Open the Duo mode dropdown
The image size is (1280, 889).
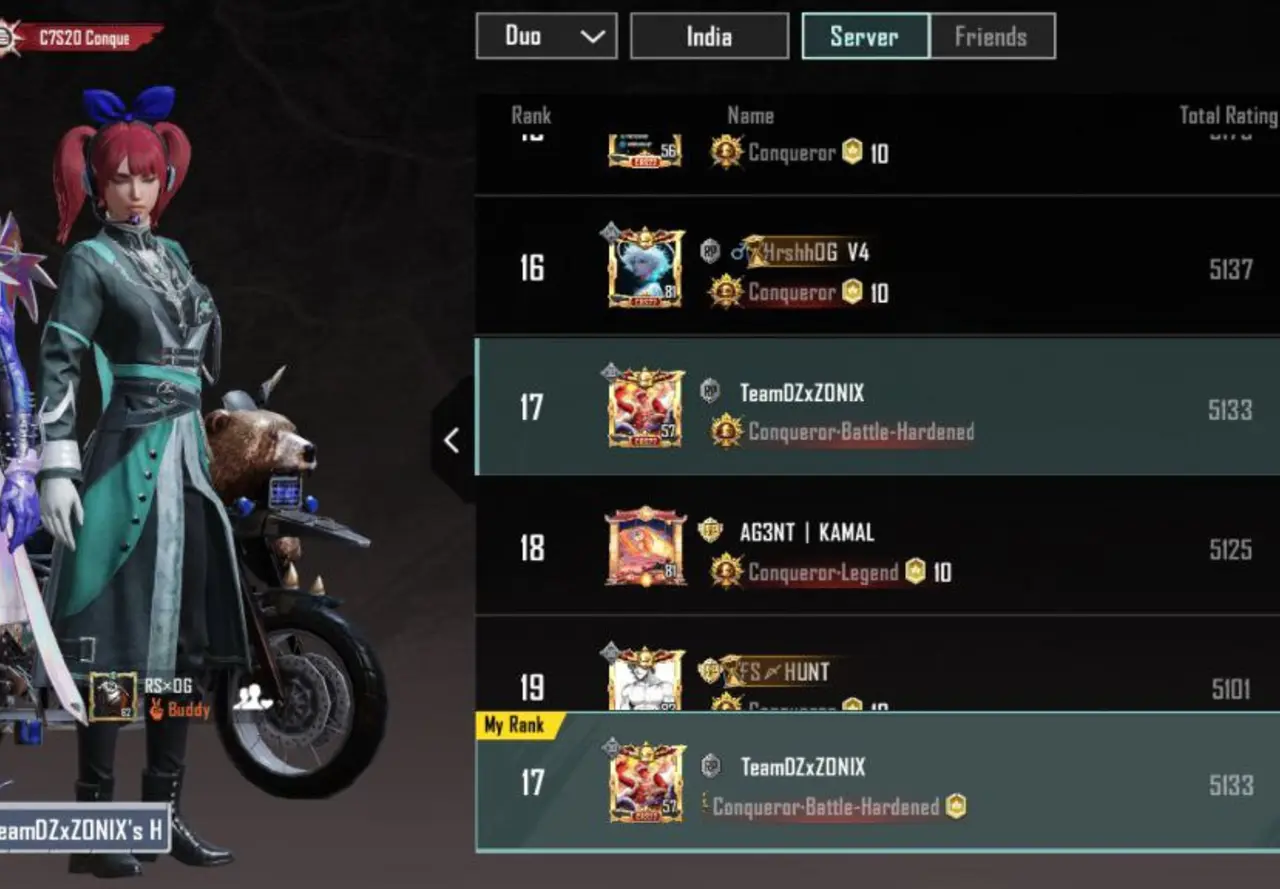(546, 36)
